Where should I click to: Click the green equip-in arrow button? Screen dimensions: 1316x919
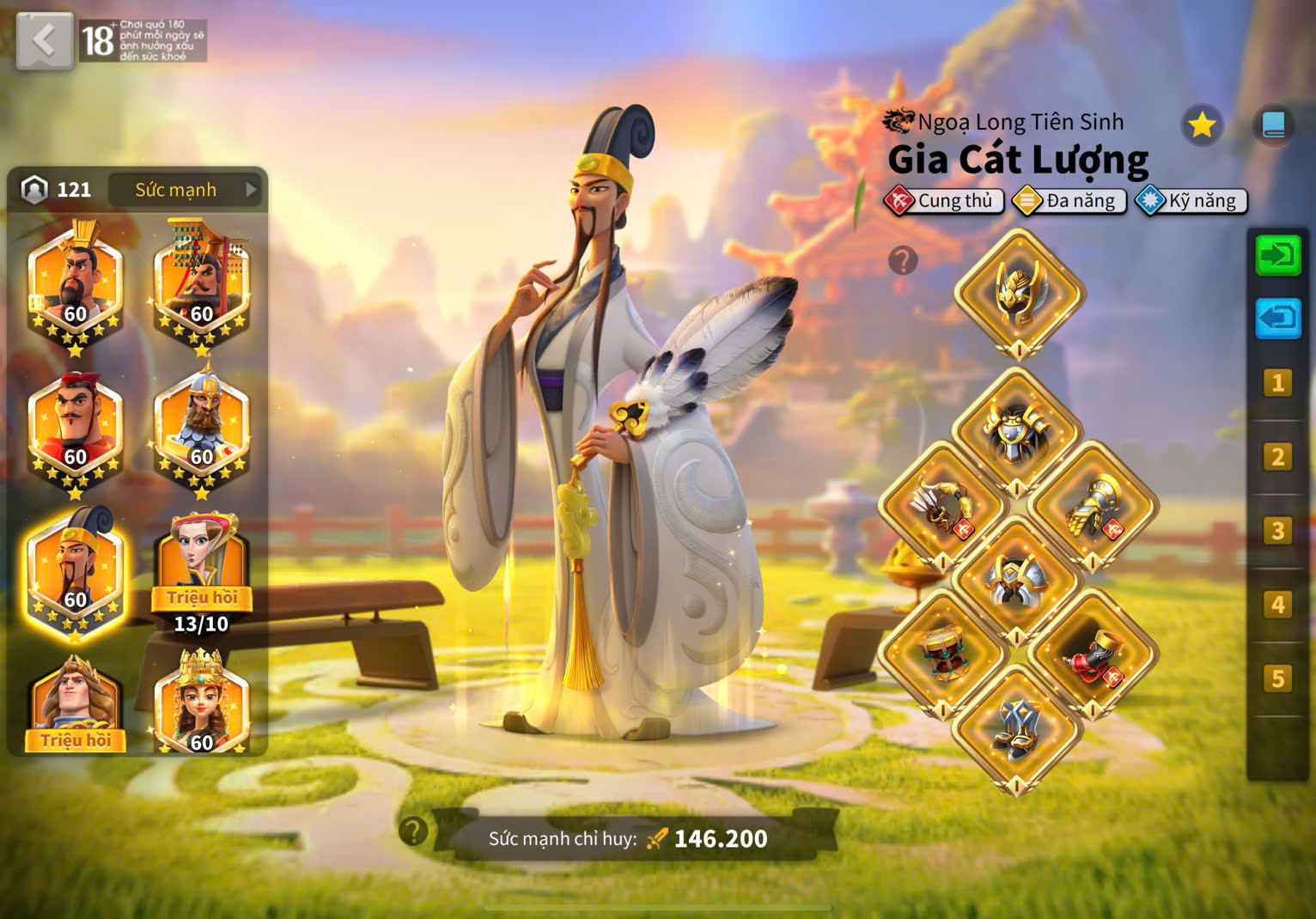[x=1277, y=255]
